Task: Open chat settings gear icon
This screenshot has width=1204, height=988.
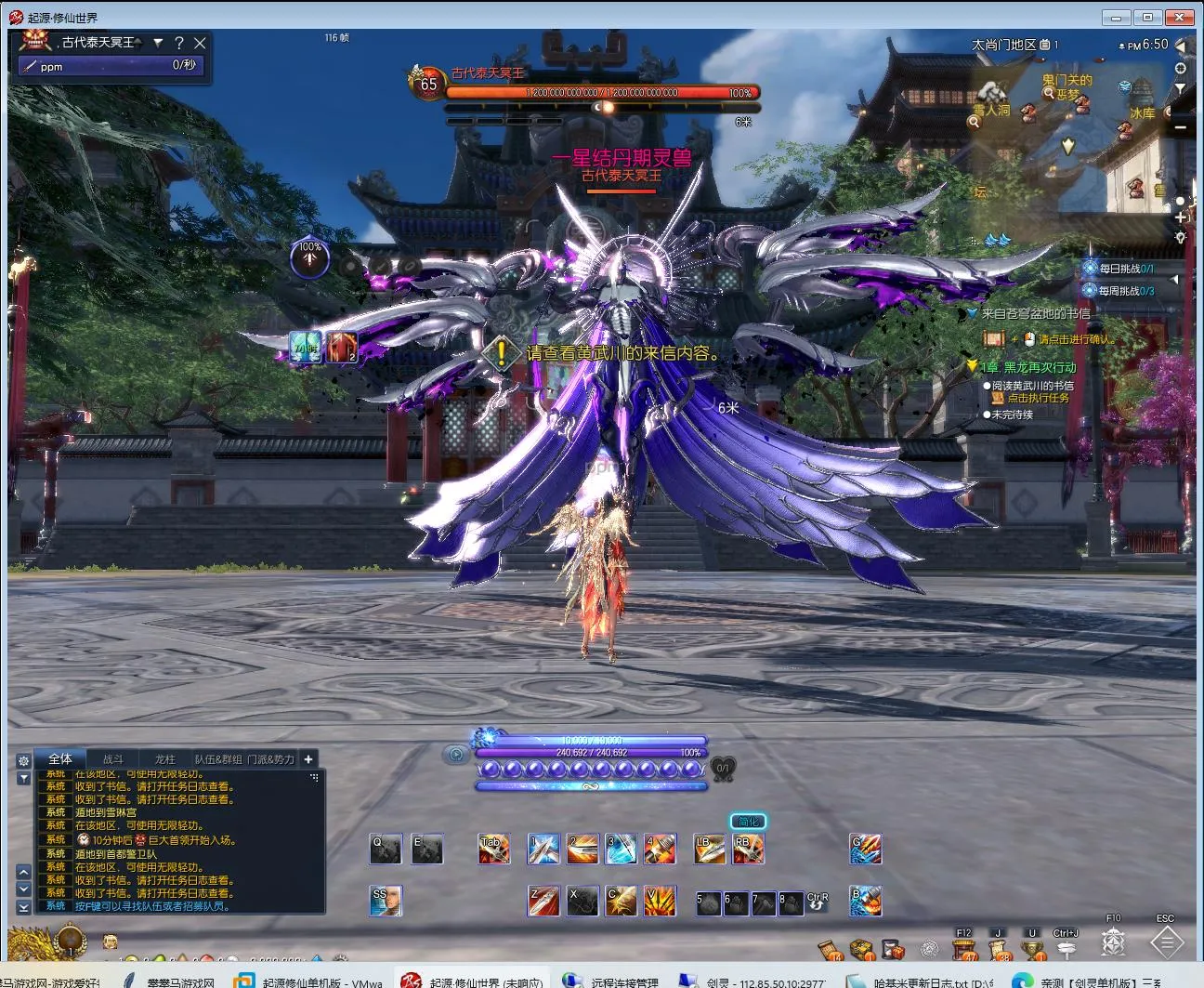Action: coord(23,760)
